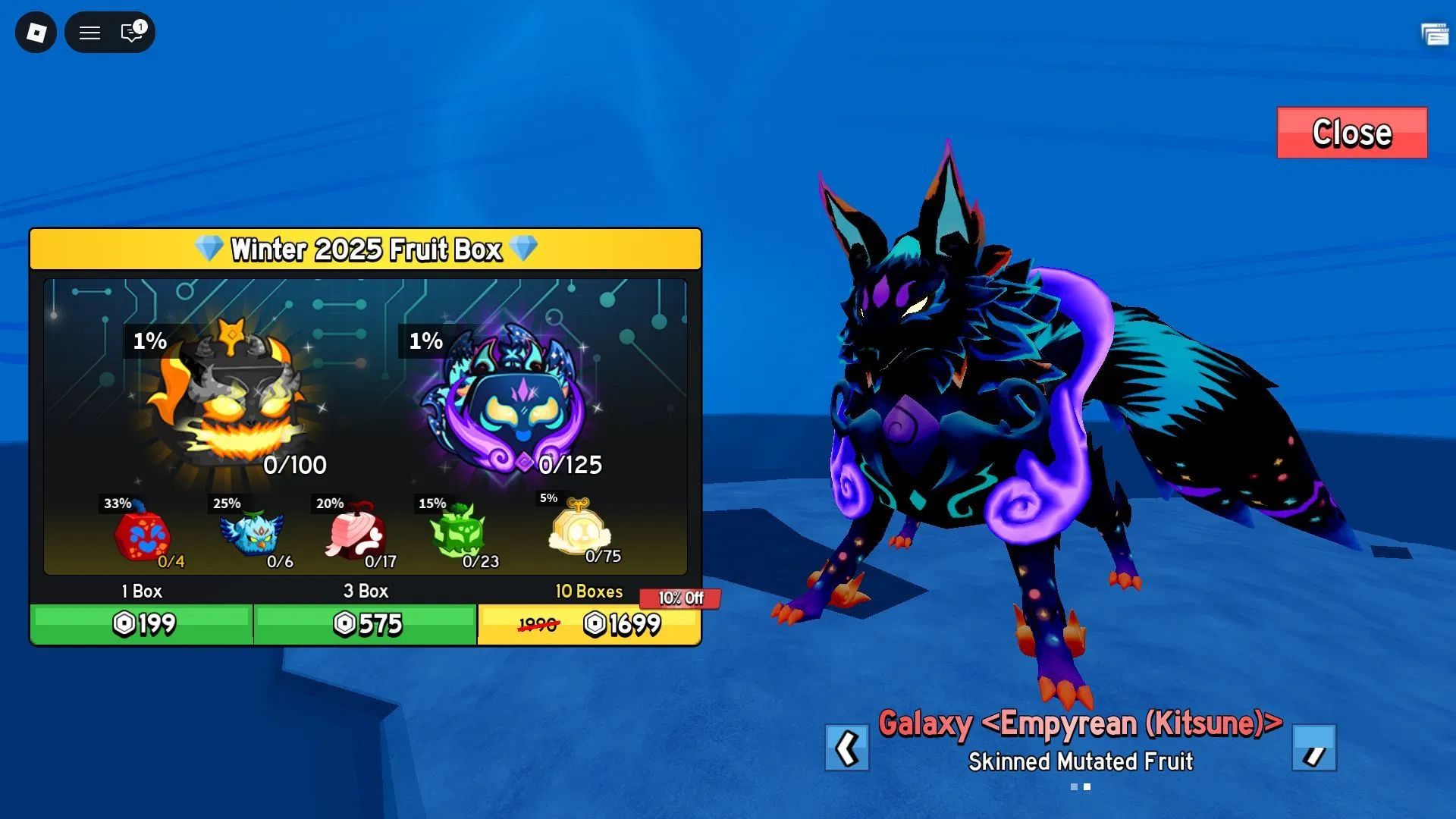Buy 10 Boxes for 1699 Robux
The width and height of the screenshot is (1456, 819).
pos(589,624)
